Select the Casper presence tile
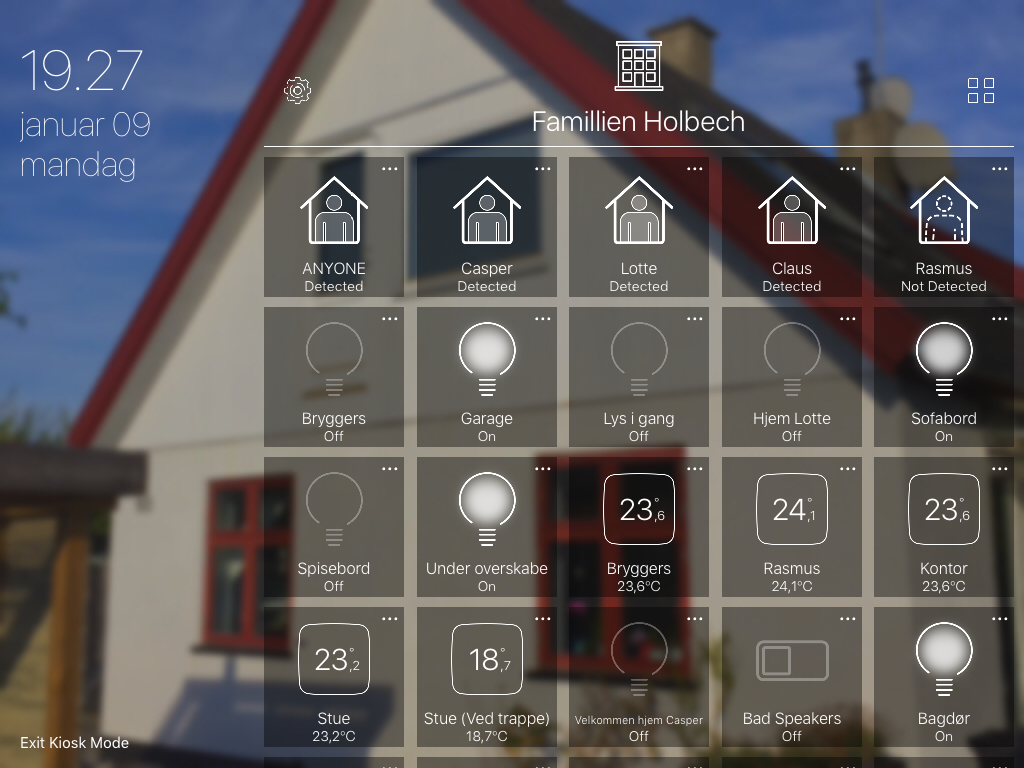 tap(487, 226)
